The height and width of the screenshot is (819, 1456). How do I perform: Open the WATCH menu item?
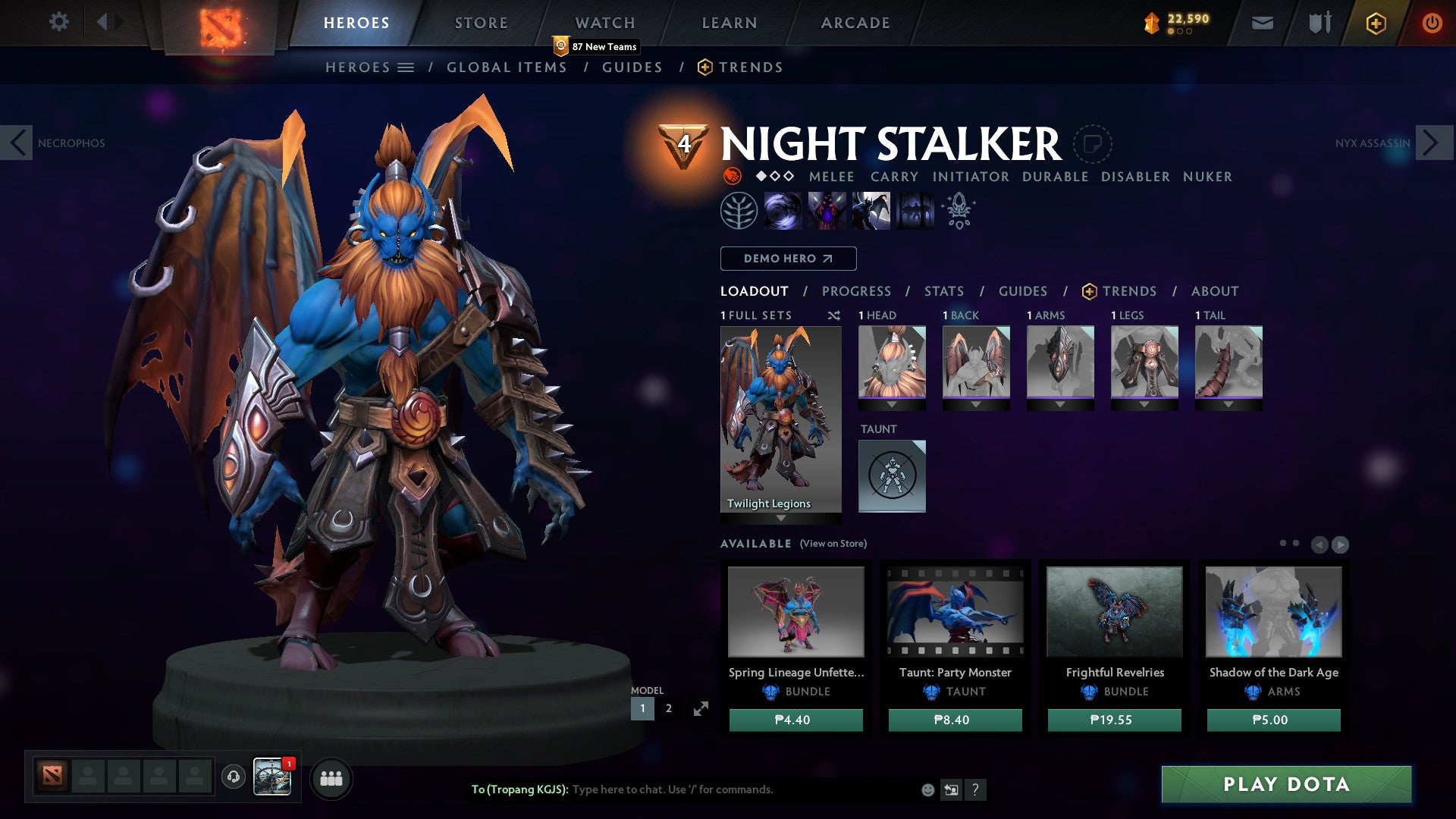(x=604, y=22)
